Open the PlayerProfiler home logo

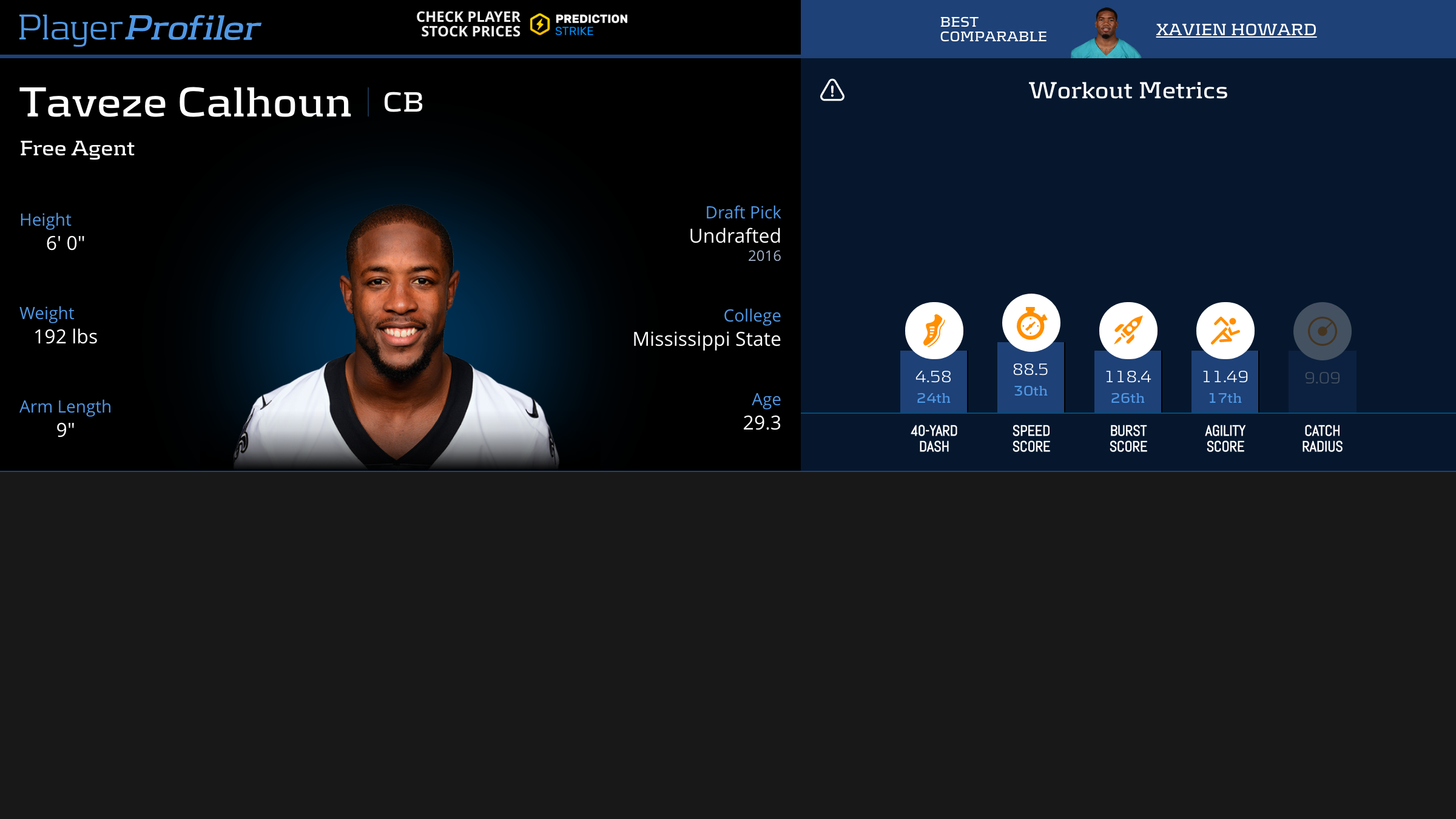tap(140, 28)
